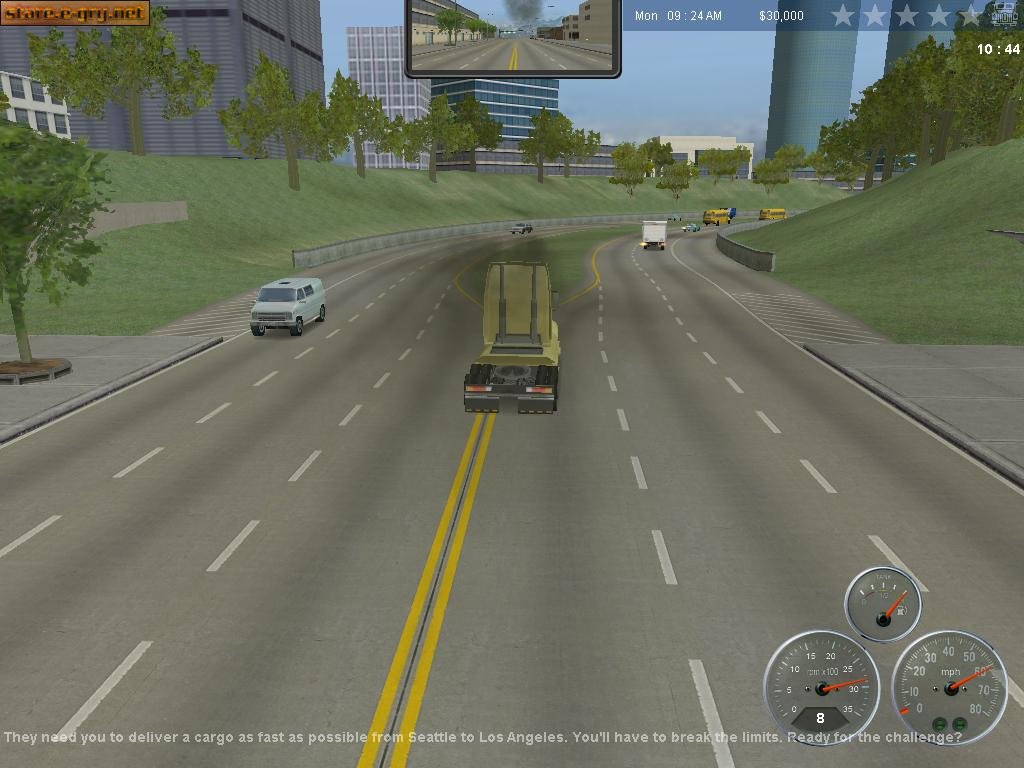Select the truck icon beside the stars

(x=1004, y=16)
